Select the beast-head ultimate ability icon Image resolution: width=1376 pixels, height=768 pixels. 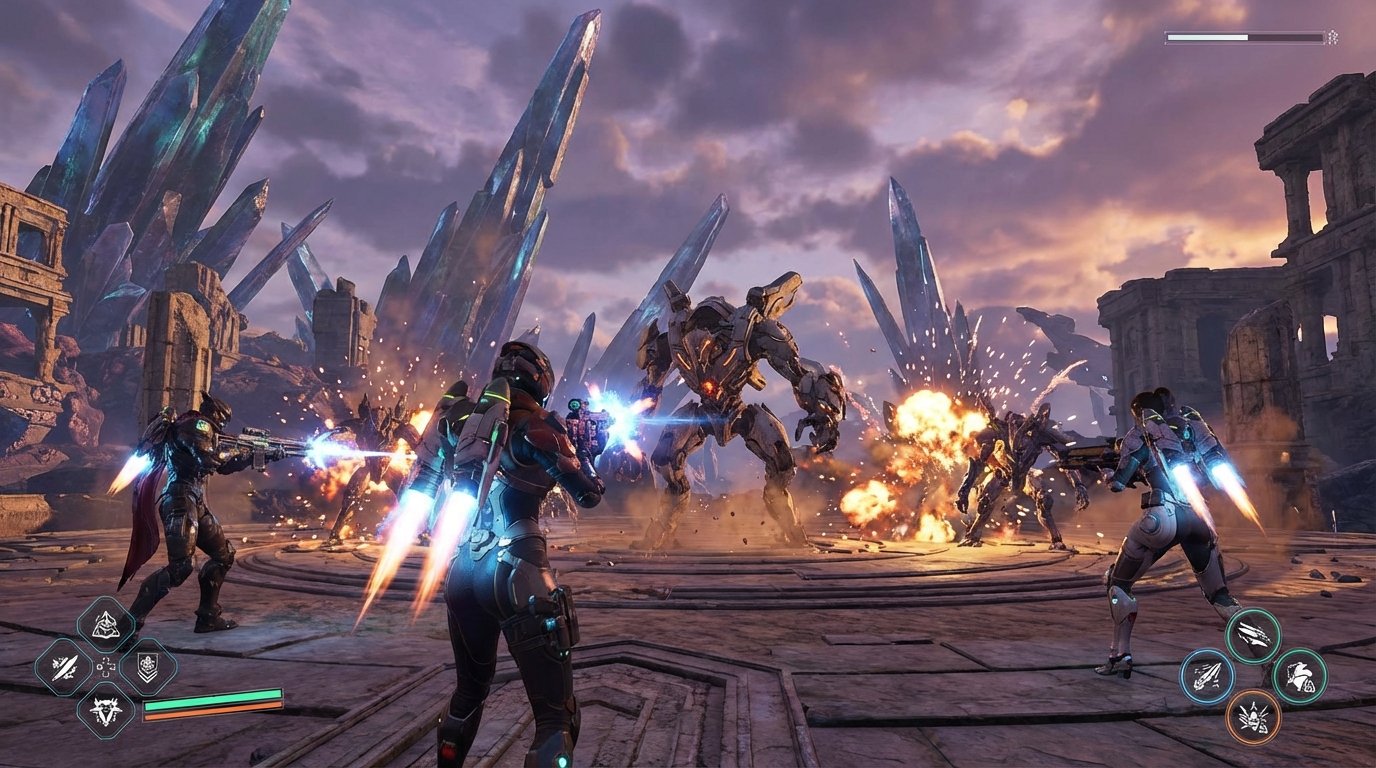[x=105, y=712]
